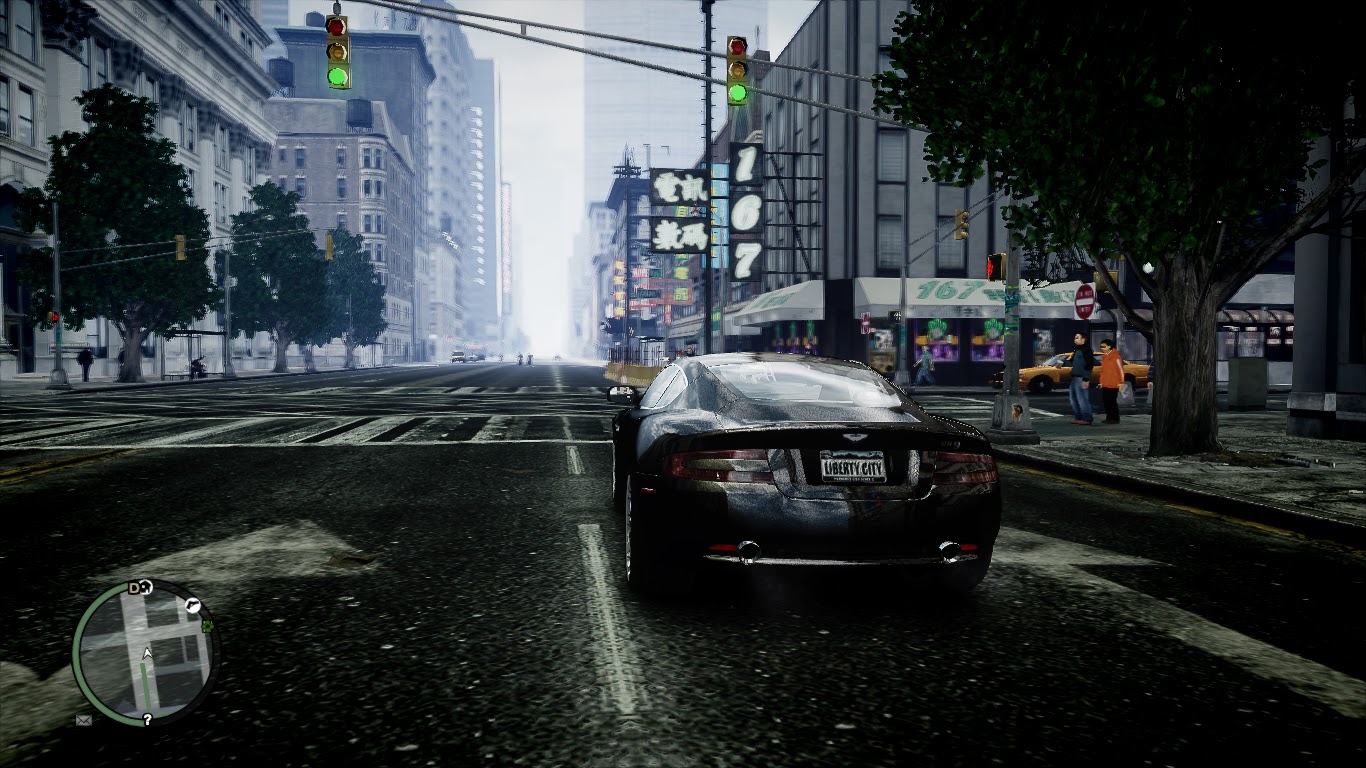The height and width of the screenshot is (768, 1366).
Task: Click the contact face icon next to the D blip
Action: click(x=147, y=586)
